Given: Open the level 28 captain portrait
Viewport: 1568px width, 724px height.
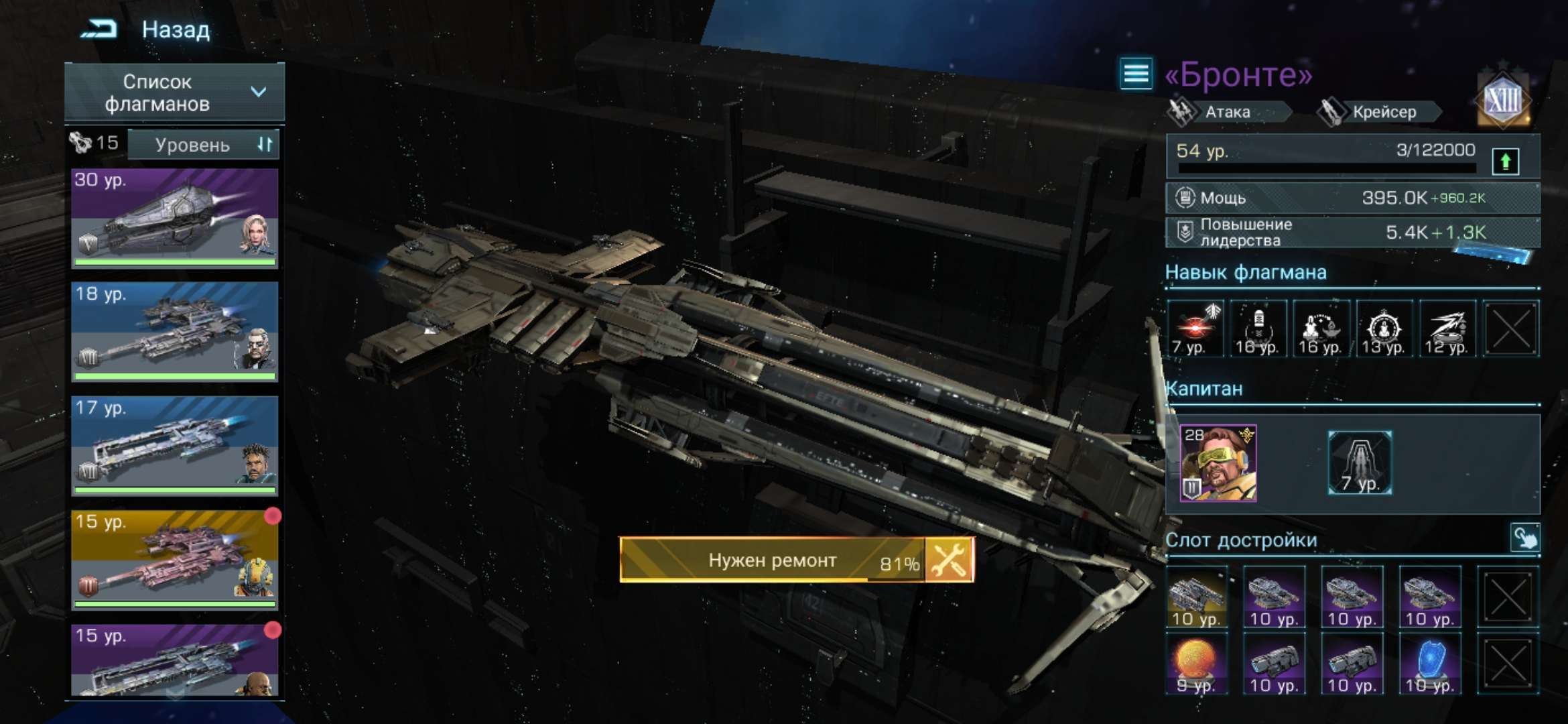Looking at the screenshot, I should click(1218, 463).
